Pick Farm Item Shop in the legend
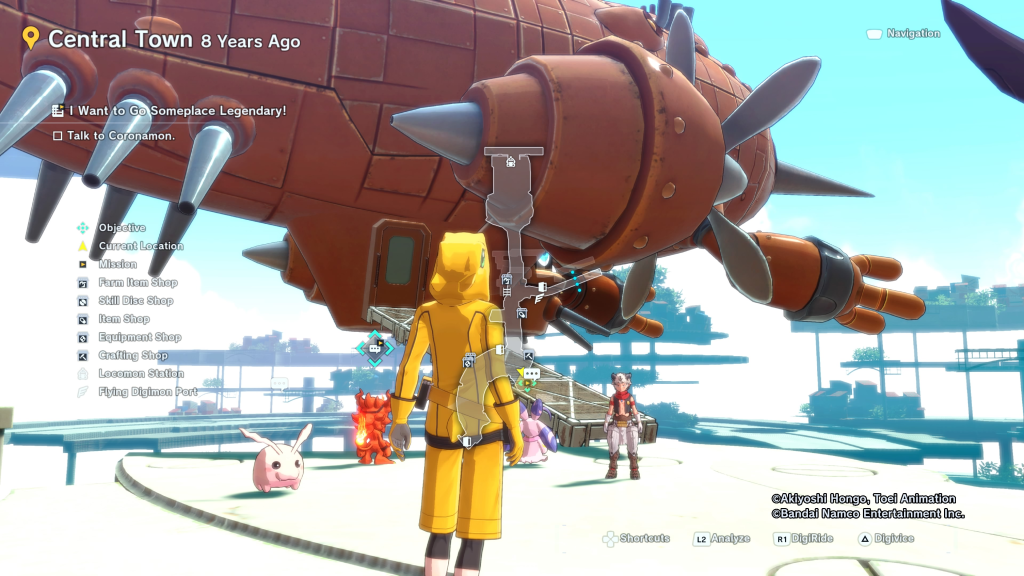The height and width of the screenshot is (576, 1024). (137, 283)
